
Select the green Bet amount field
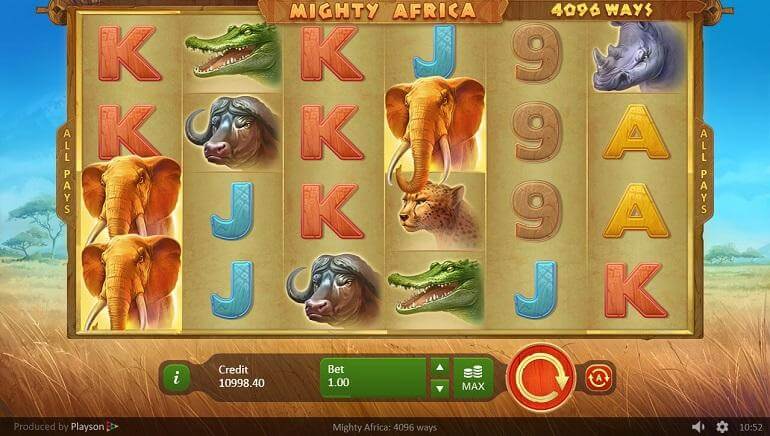point(373,377)
